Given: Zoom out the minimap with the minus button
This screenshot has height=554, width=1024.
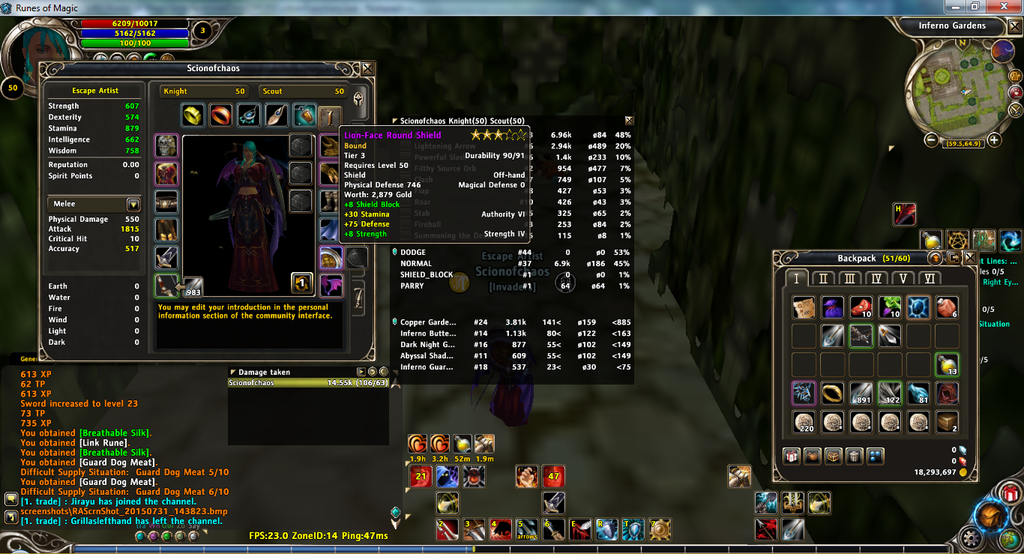Looking at the screenshot, I should (x=932, y=140).
